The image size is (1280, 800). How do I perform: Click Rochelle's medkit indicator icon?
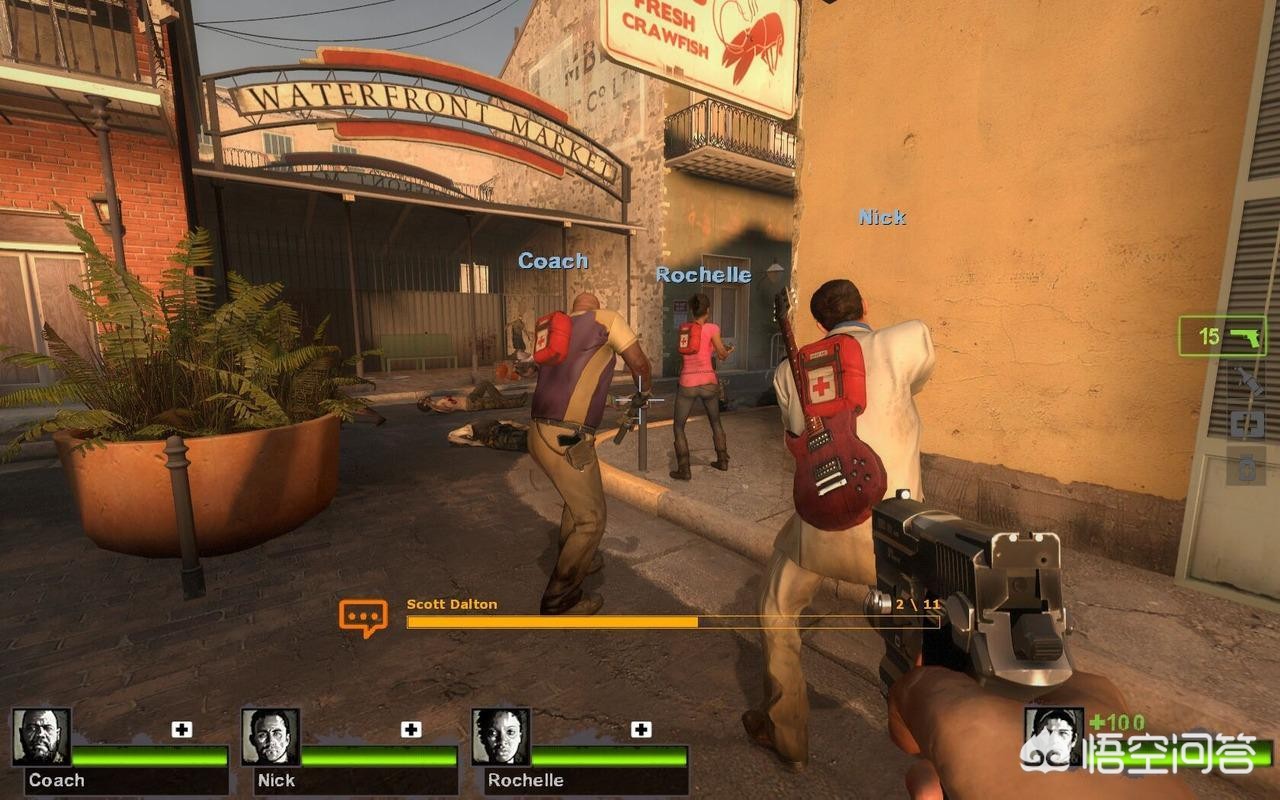pos(641,729)
